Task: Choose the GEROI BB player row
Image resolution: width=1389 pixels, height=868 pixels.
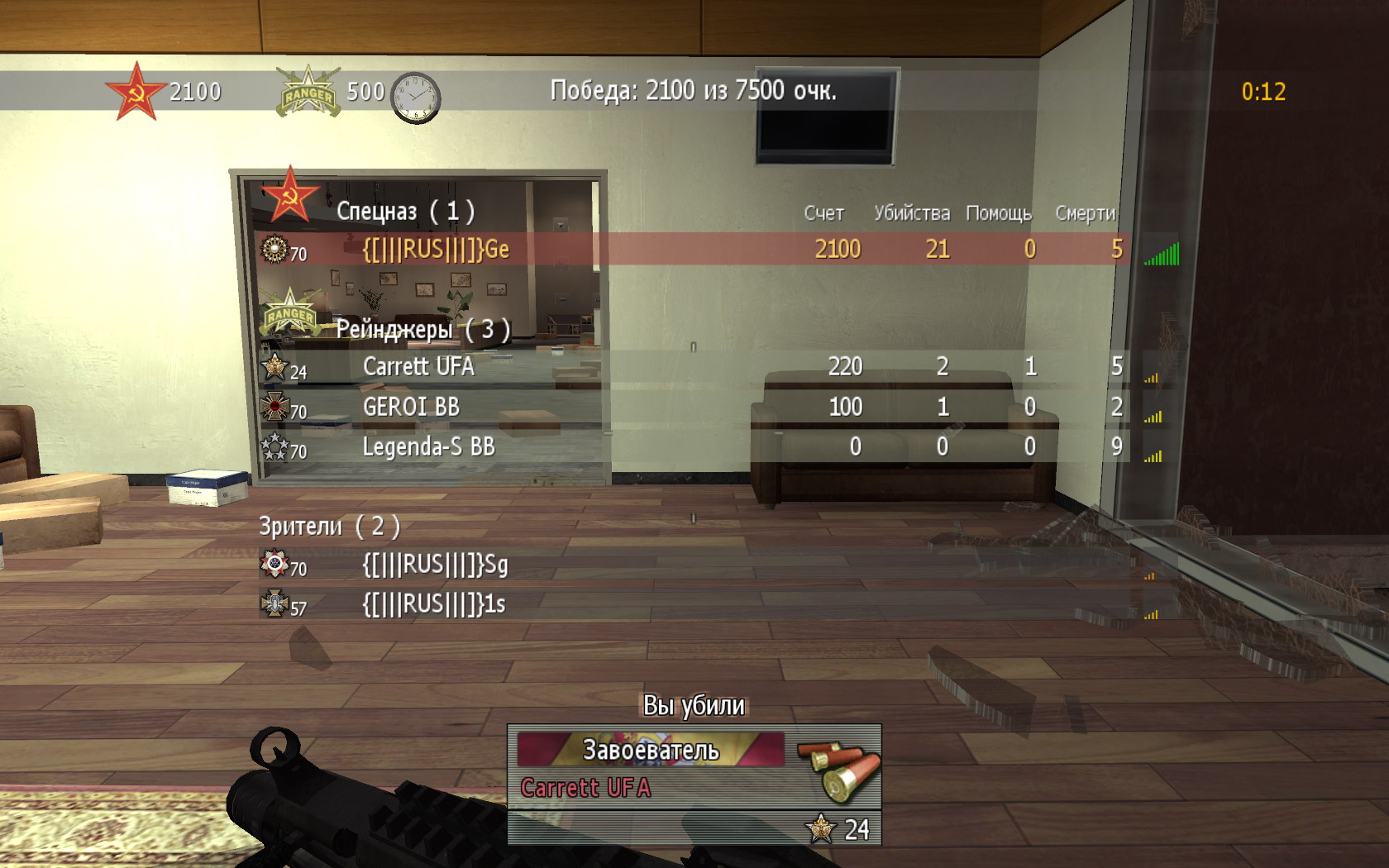Action: point(411,407)
